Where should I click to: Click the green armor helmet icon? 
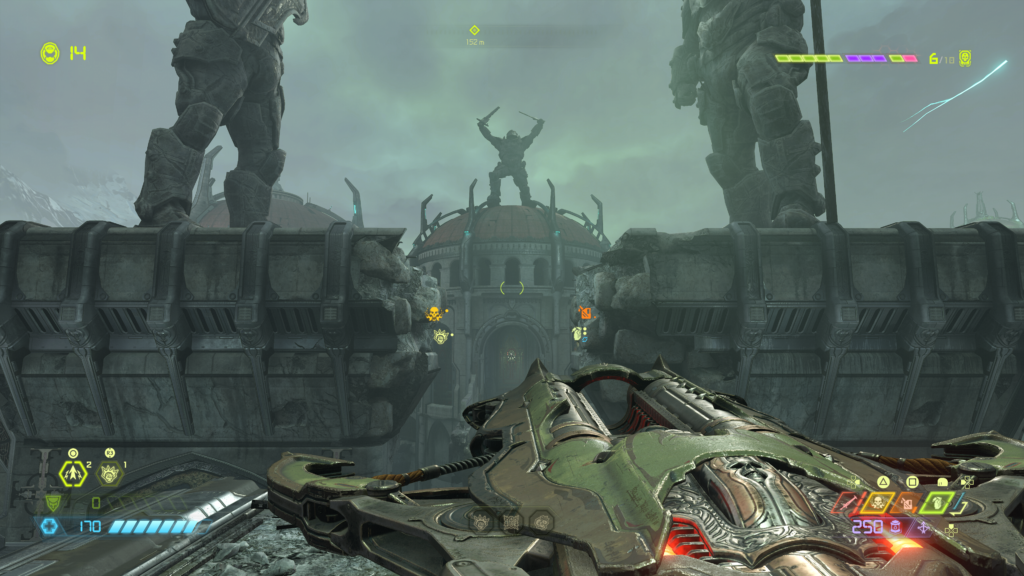53,502
